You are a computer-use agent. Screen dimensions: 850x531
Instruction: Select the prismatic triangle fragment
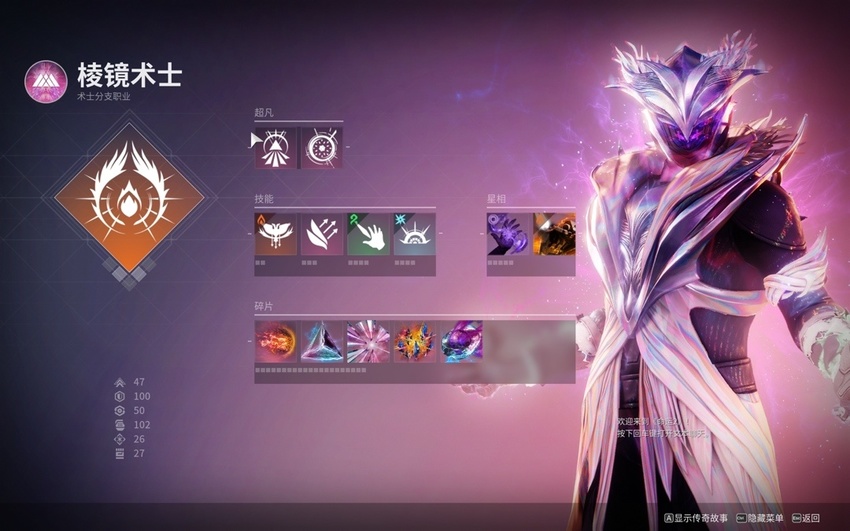[322, 342]
